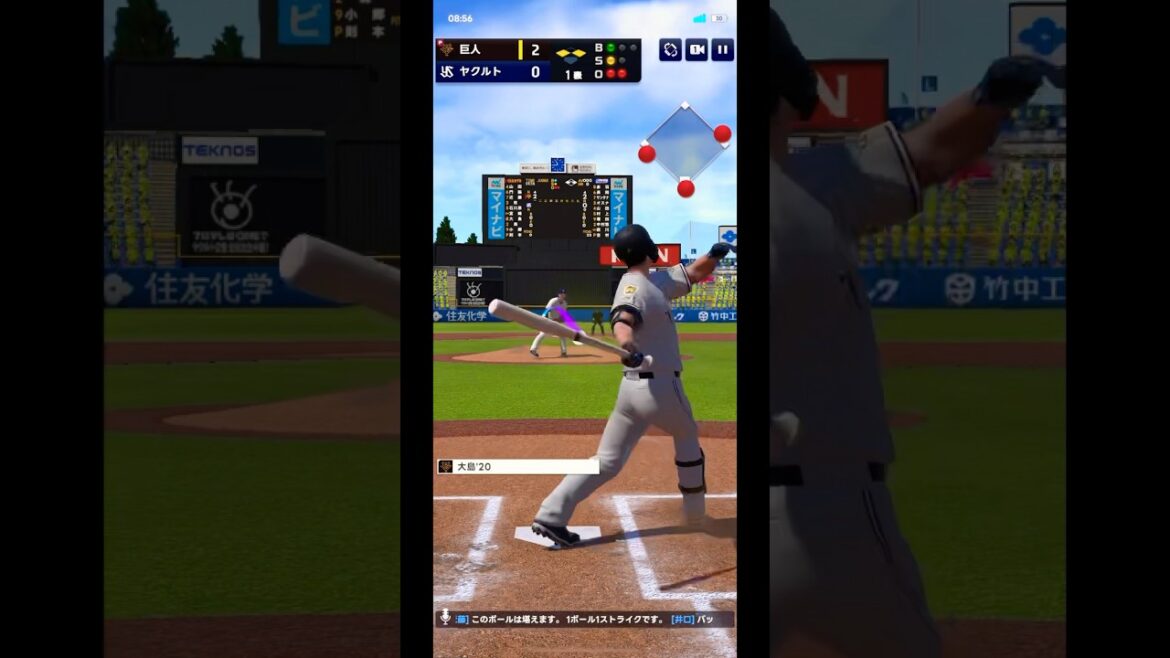Tap the screen rotation arrows icon
1170x658 pixels.
point(670,50)
